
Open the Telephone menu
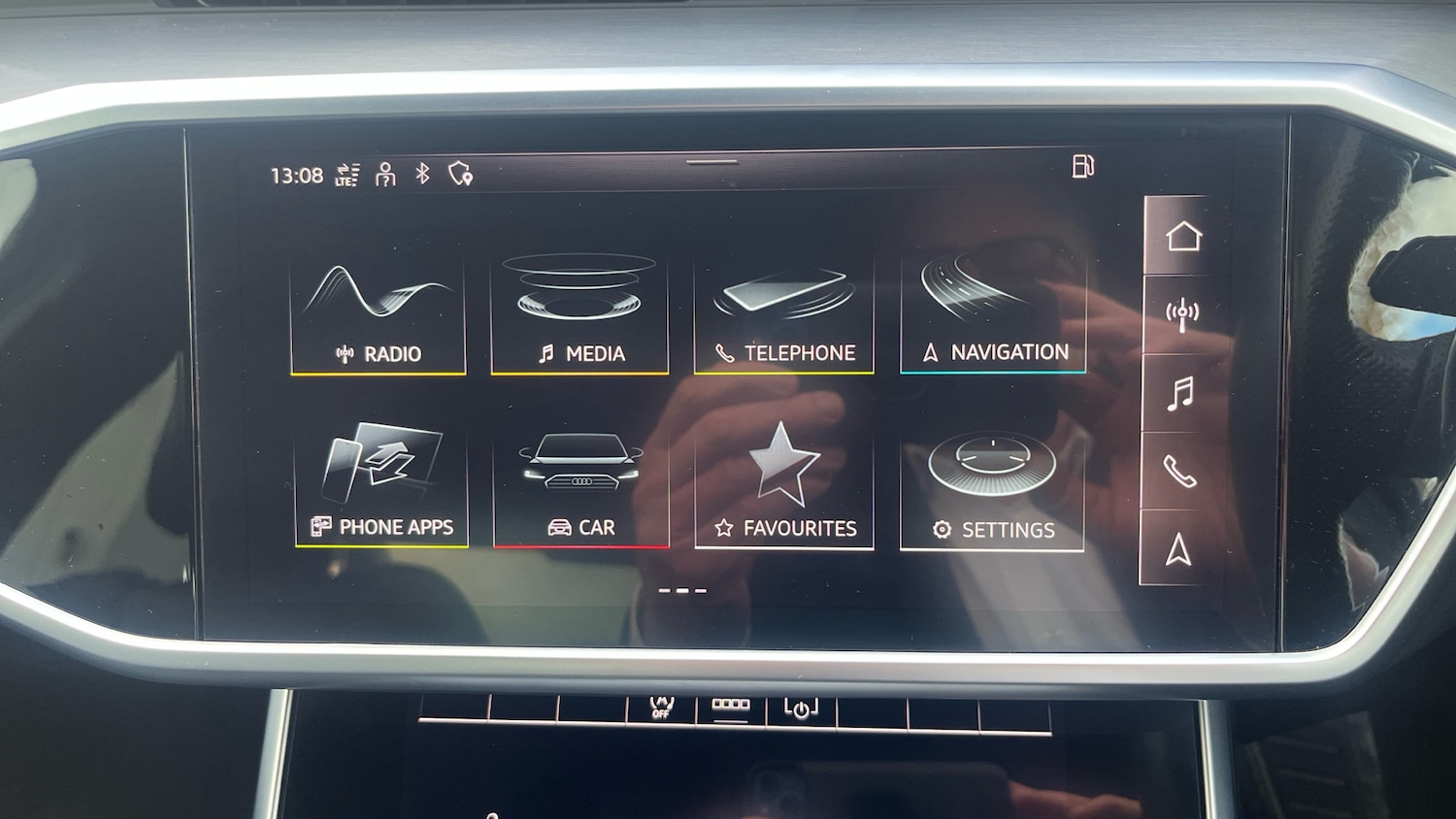783,315
